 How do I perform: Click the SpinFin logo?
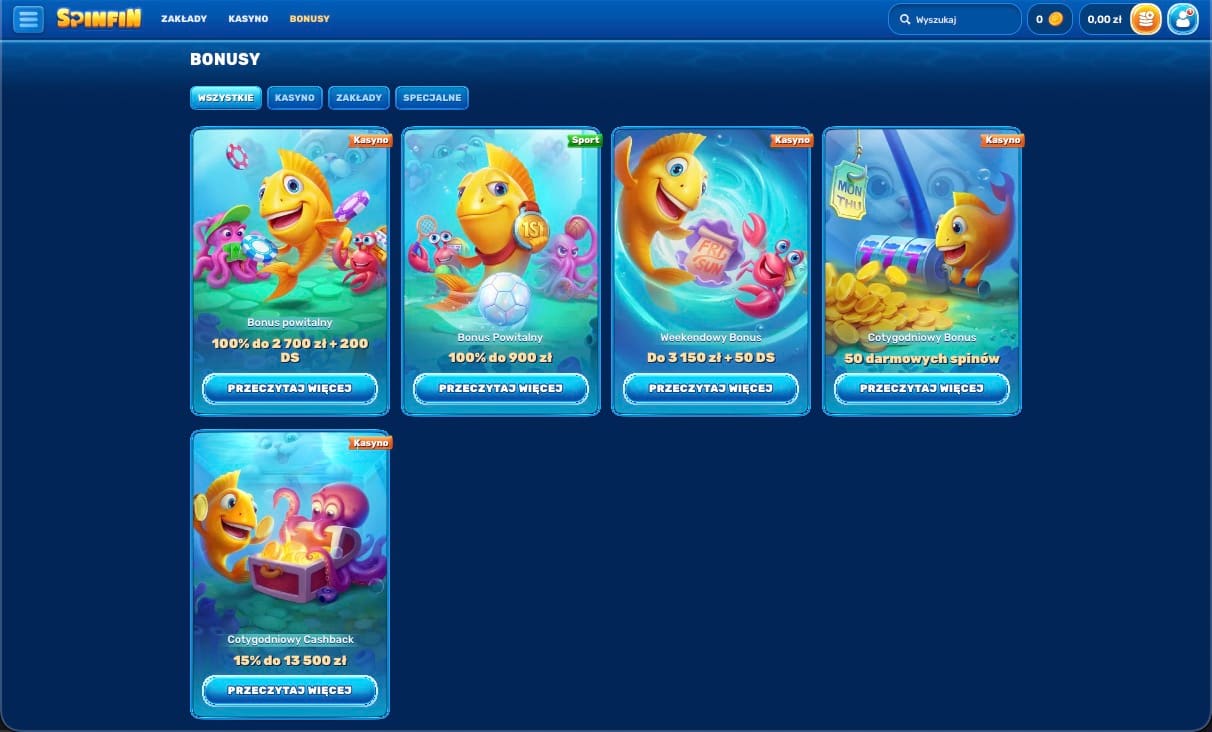(x=99, y=19)
